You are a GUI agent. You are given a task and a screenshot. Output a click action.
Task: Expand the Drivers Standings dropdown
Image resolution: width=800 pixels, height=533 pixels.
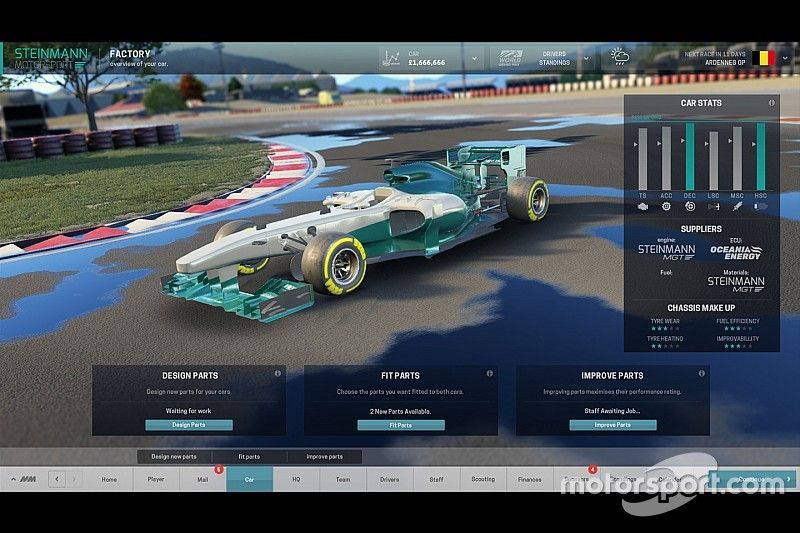click(x=585, y=60)
